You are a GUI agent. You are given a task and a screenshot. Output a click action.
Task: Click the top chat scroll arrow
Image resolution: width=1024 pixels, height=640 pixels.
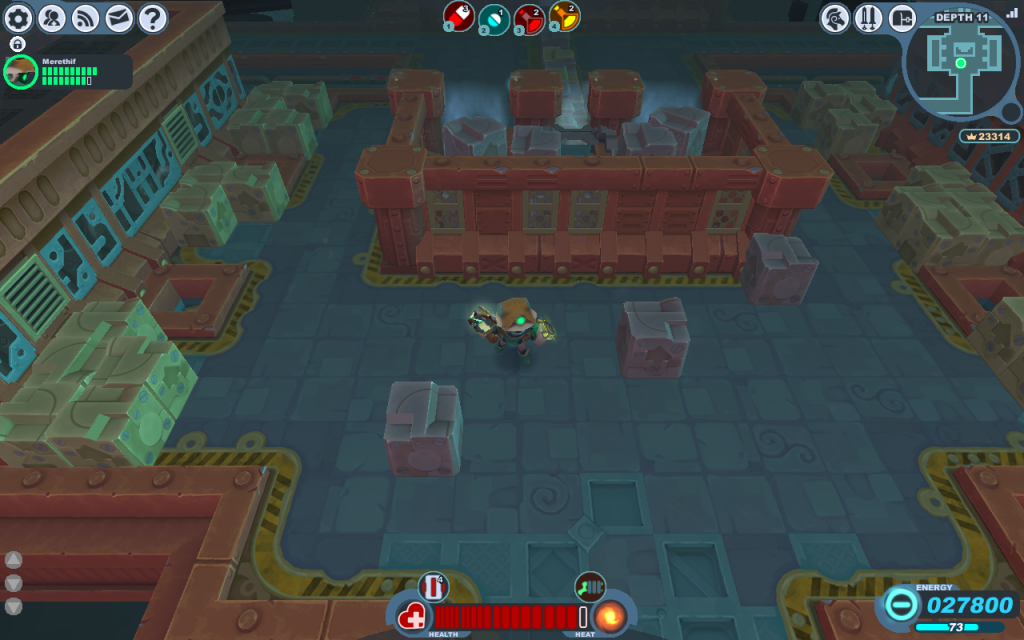14,559
